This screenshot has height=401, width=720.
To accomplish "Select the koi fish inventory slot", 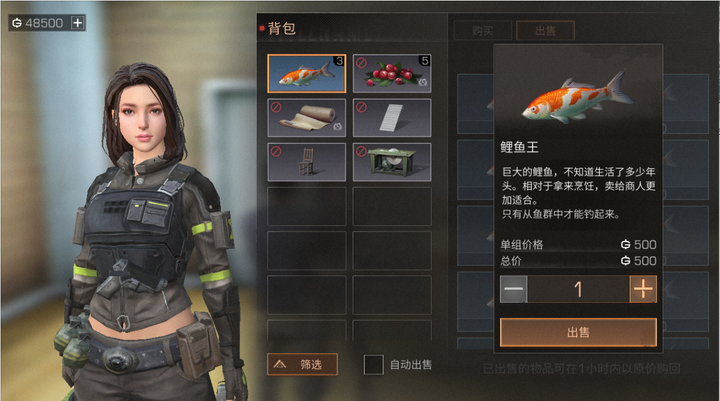I will click(307, 74).
